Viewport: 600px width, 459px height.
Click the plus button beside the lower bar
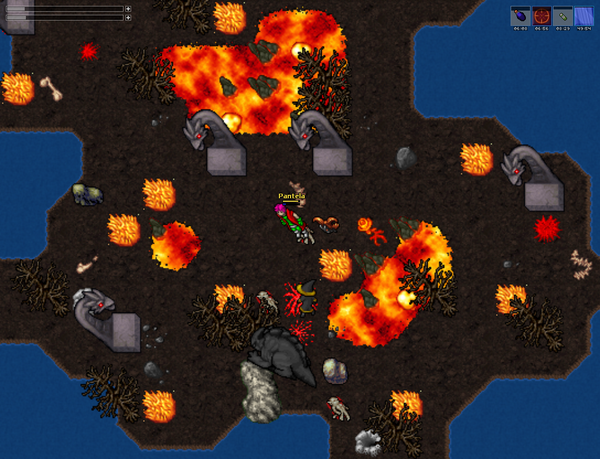coord(129,17)
